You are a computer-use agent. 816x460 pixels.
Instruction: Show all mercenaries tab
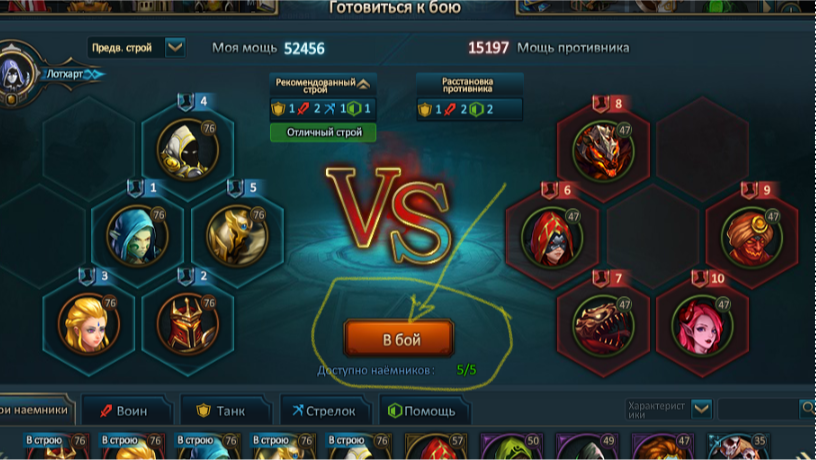coord(36,410)
